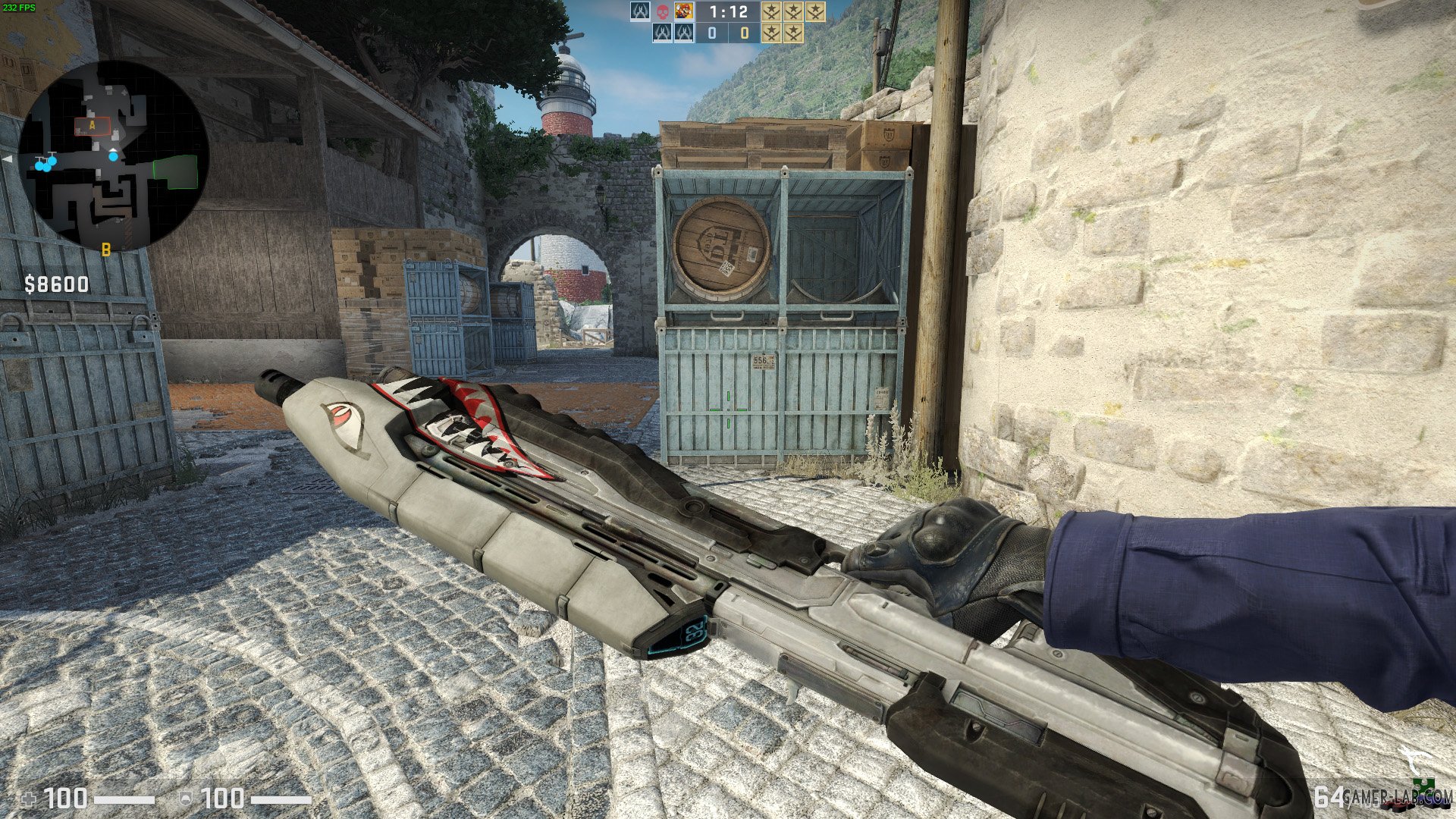Click the red skull death icon on the scoreboard
The image size is (1456, 819).
coord(664,11)
